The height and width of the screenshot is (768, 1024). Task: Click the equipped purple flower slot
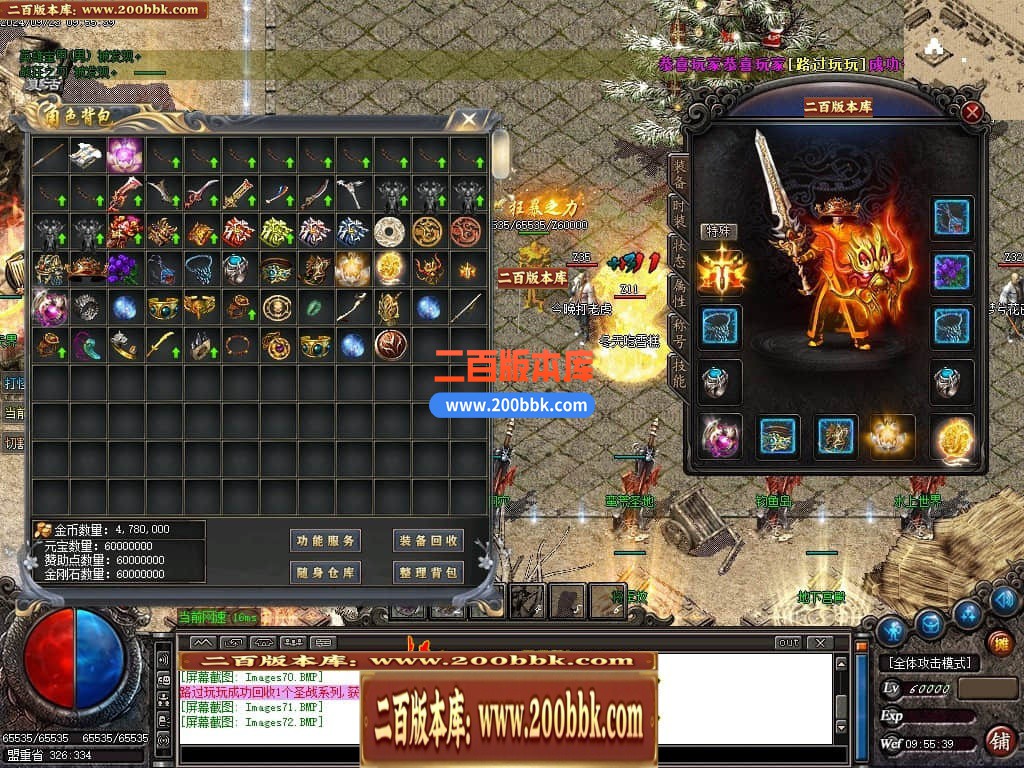pyautogui.click(x=952, y=270)
